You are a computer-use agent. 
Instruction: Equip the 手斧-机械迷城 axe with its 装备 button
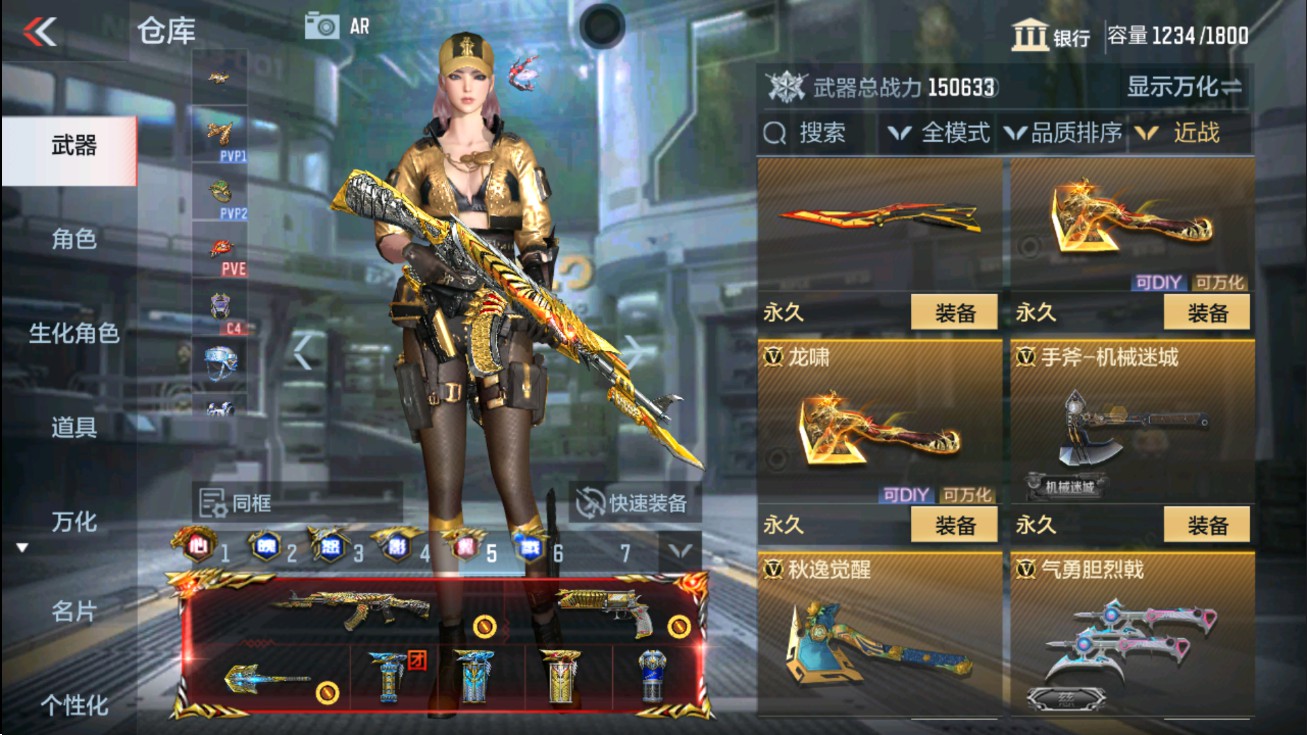(1206, 524)
